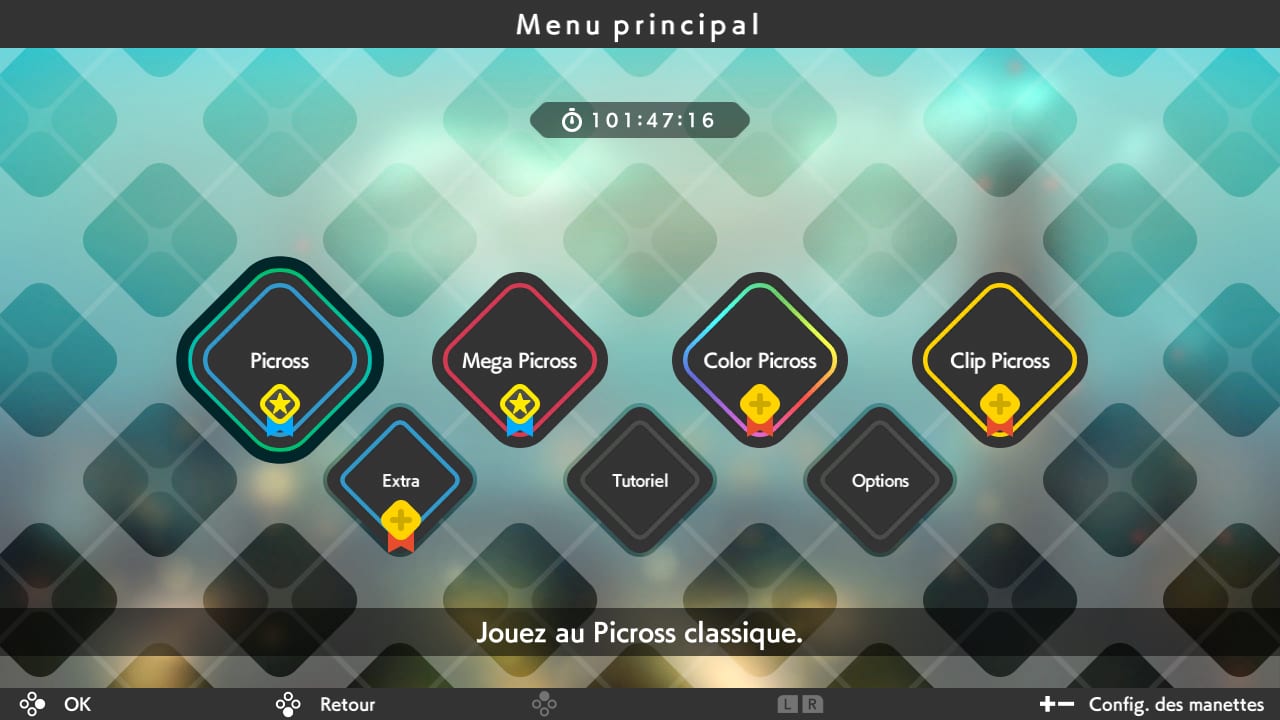Open the Options menu diamond
The height and width of the screenshot is (720, 1280).
click(x=880, y=481)
